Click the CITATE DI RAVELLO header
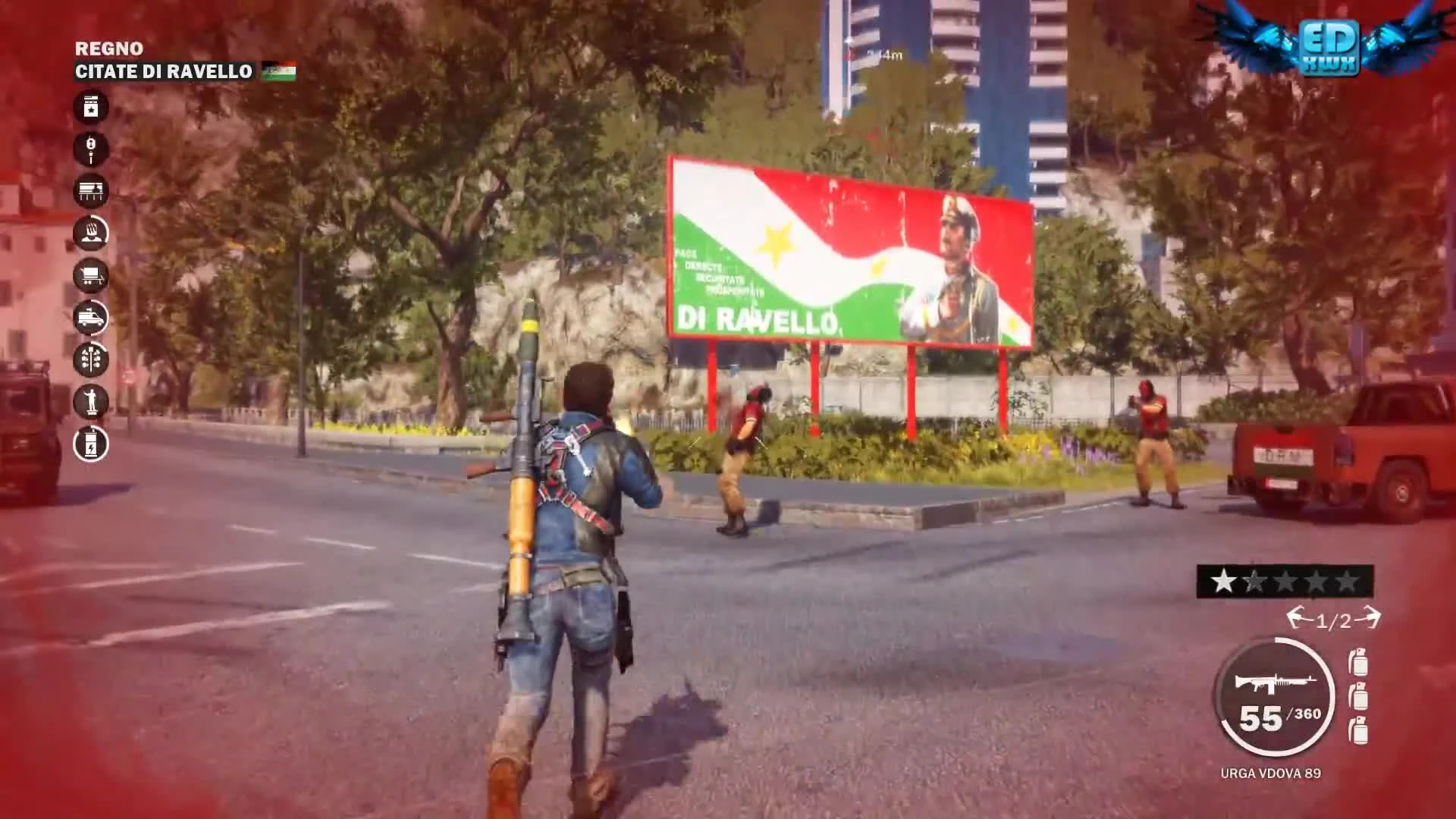Screen dimensions: 1456x819 click(163, 73)
